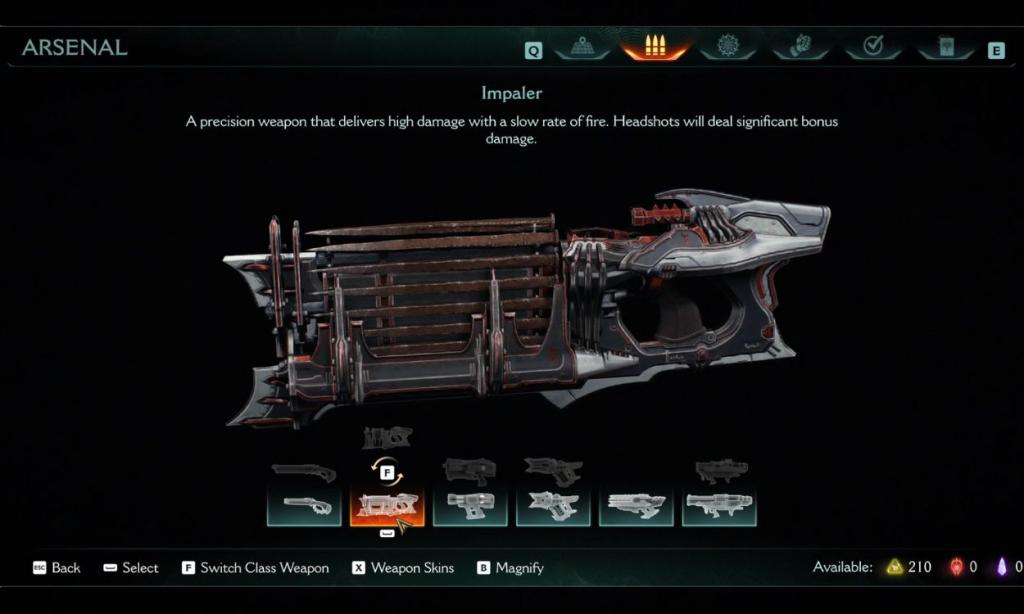Screen dimensions: 1024x614
Task: Select the plasma rifle weapon slot
Action: [x=470, y=506]
